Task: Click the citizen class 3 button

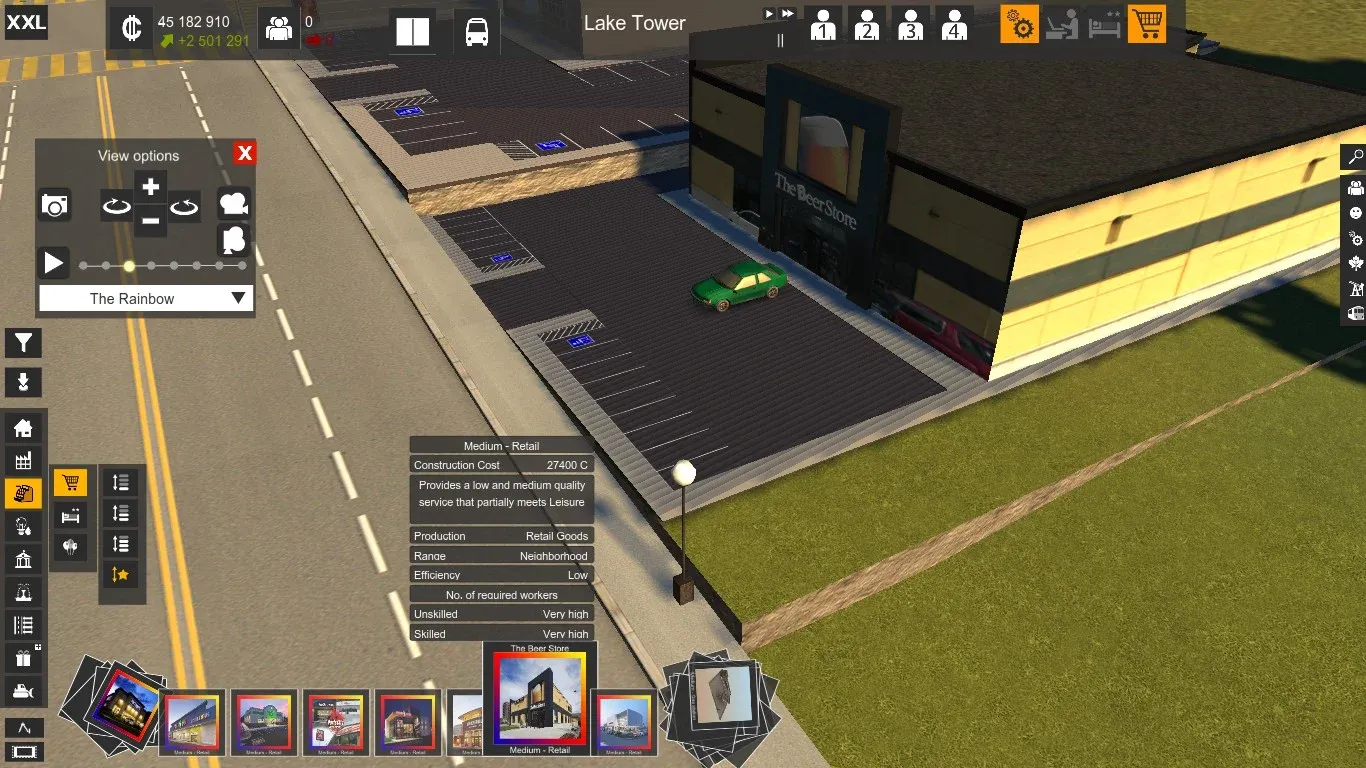Action: 910,25
